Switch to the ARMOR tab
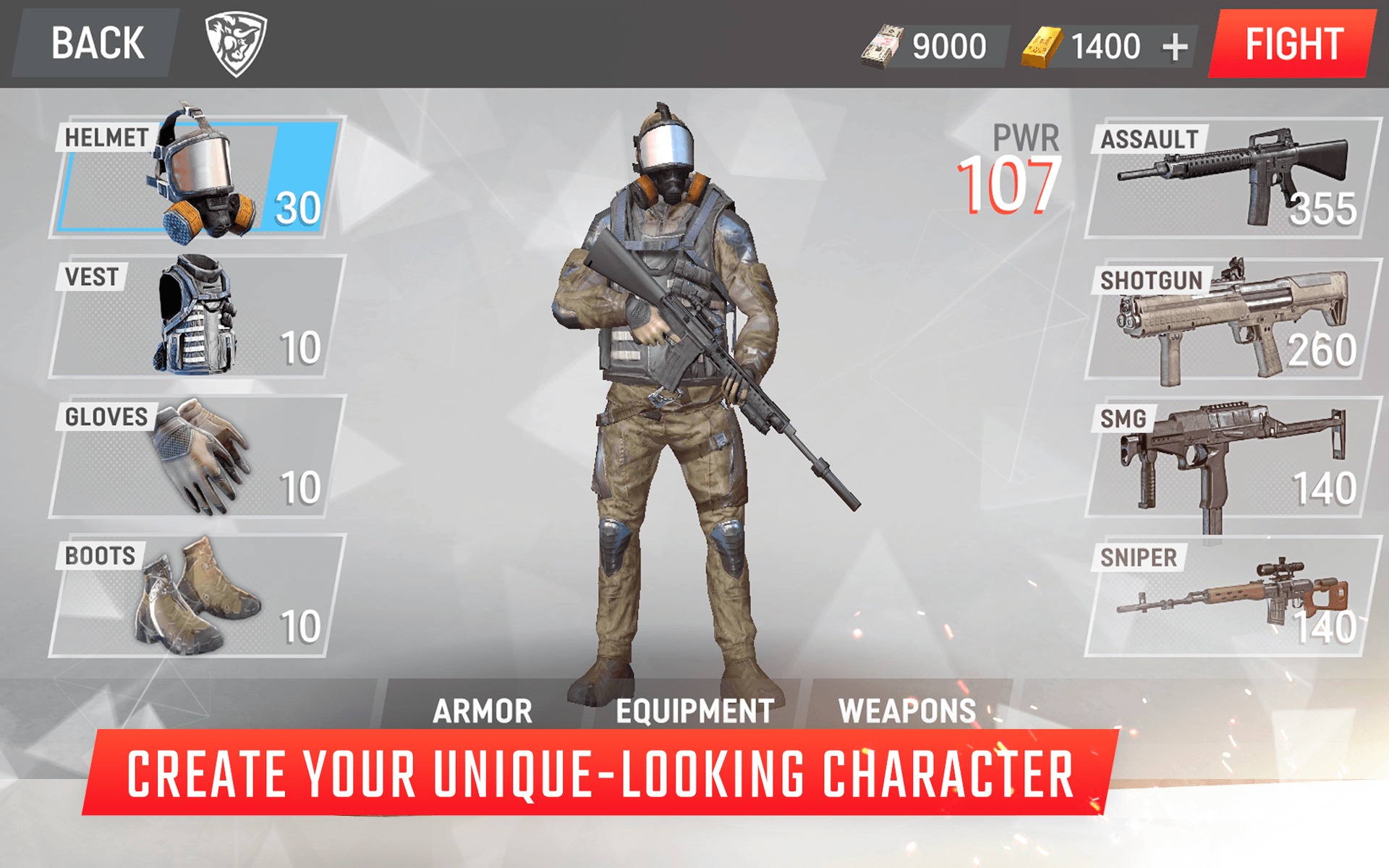The image size is (1389, 868). 481,710
